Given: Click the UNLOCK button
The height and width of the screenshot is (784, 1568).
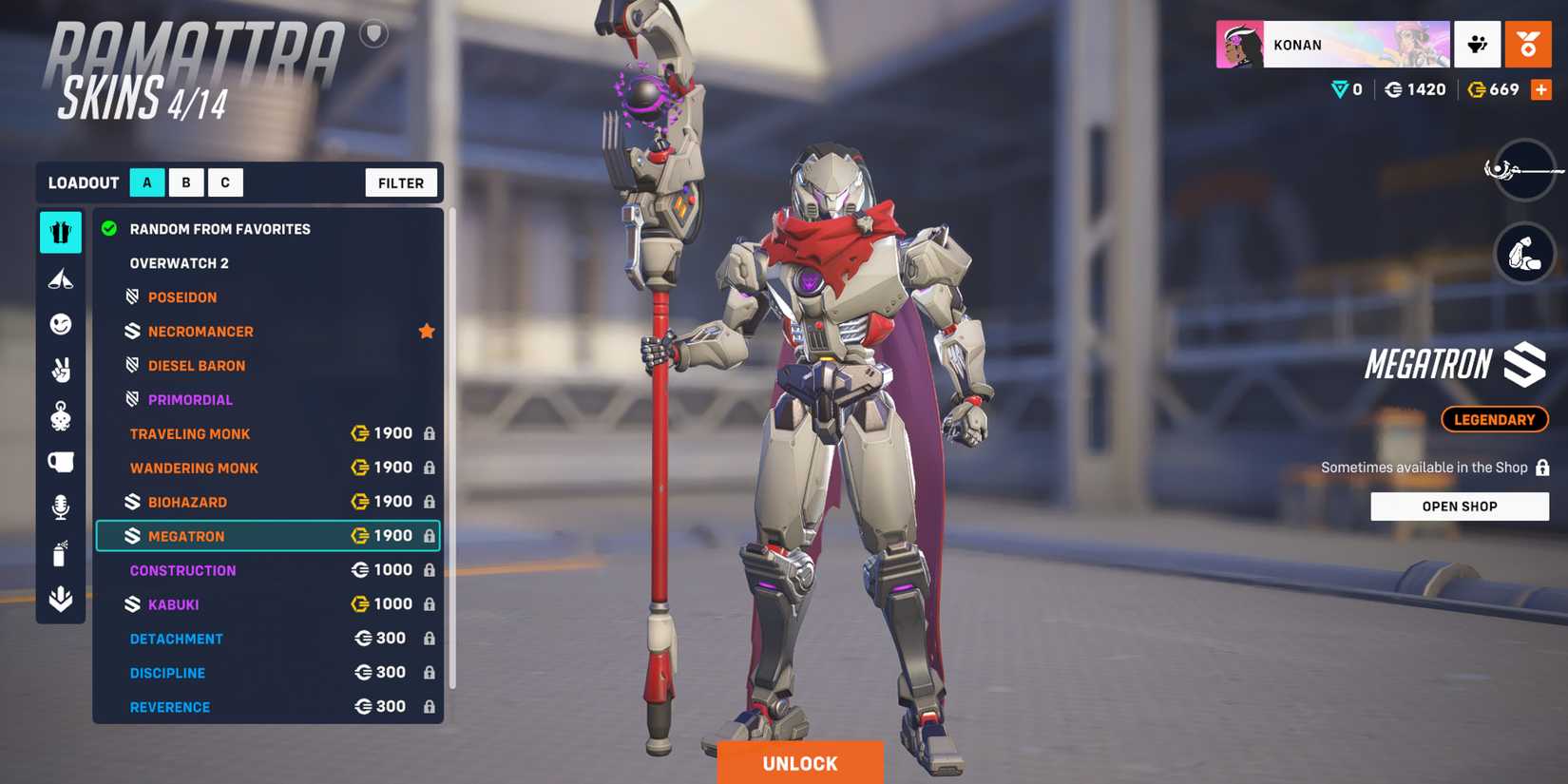Looking at the screenshot, I should point(799,761).
